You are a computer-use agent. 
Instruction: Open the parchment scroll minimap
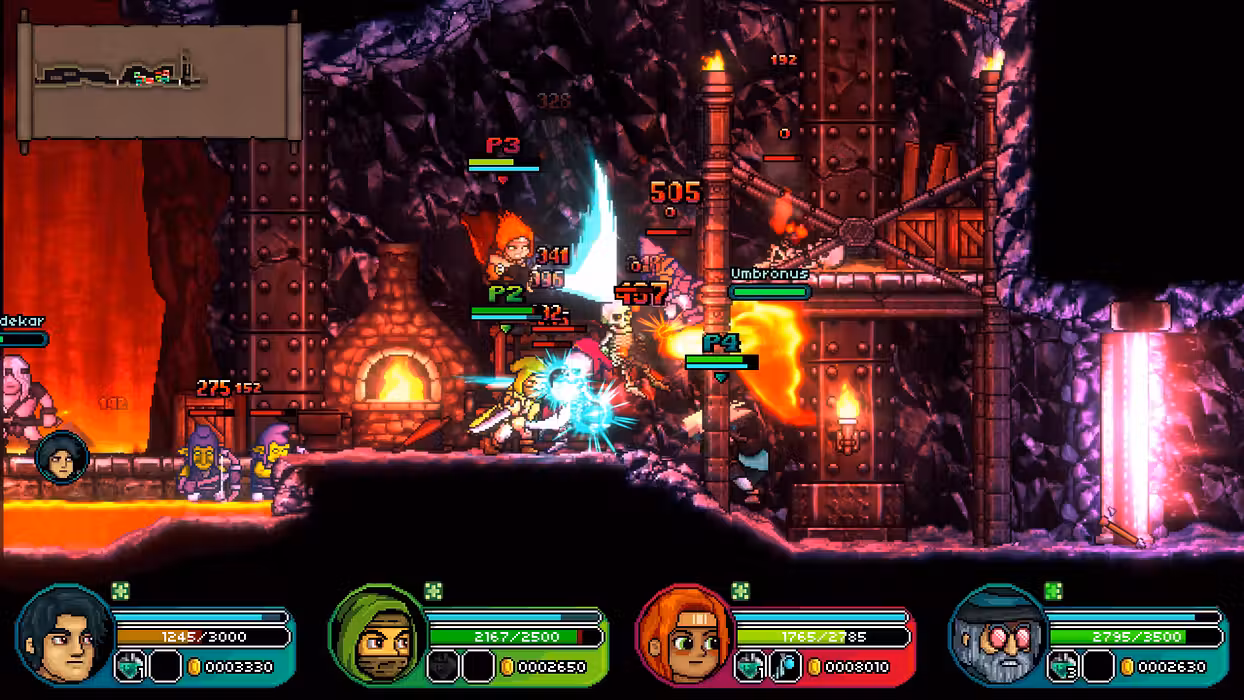pyautogui.click(x=159, y=81)
